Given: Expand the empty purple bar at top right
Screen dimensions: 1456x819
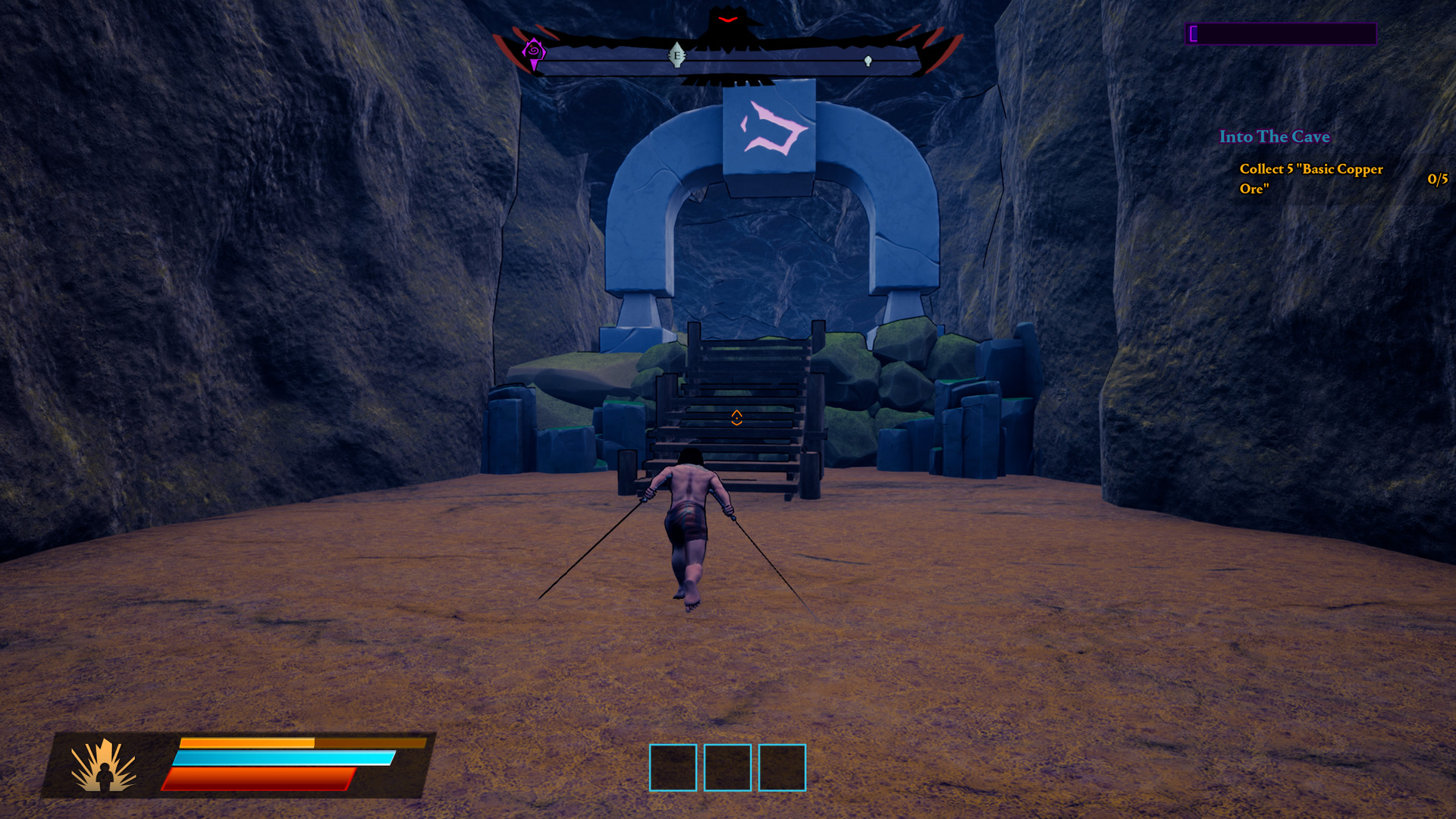Looking at the screenshot, I should (1280, 33).
